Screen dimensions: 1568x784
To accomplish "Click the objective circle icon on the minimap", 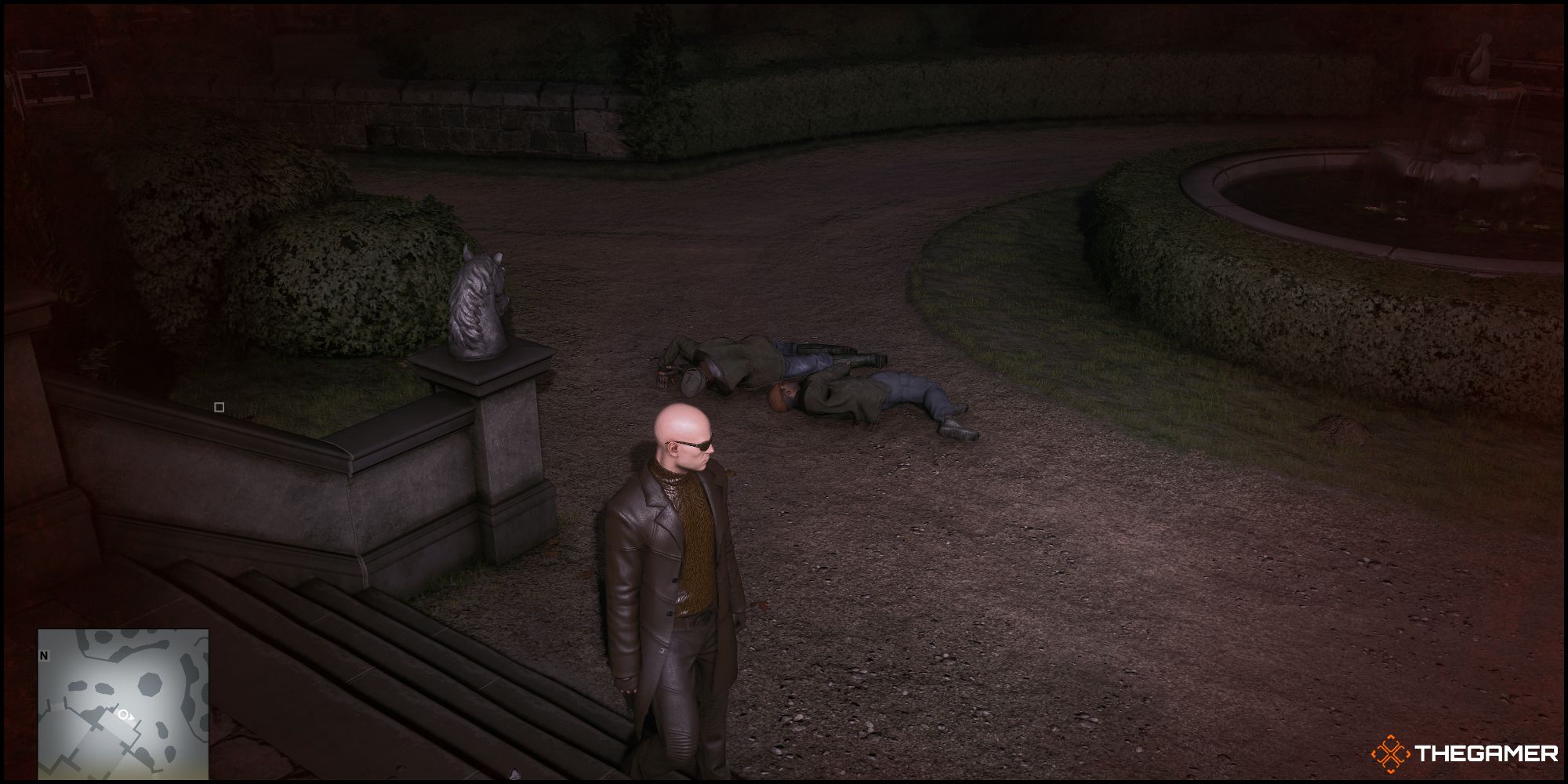I will (x=123, y=715).
